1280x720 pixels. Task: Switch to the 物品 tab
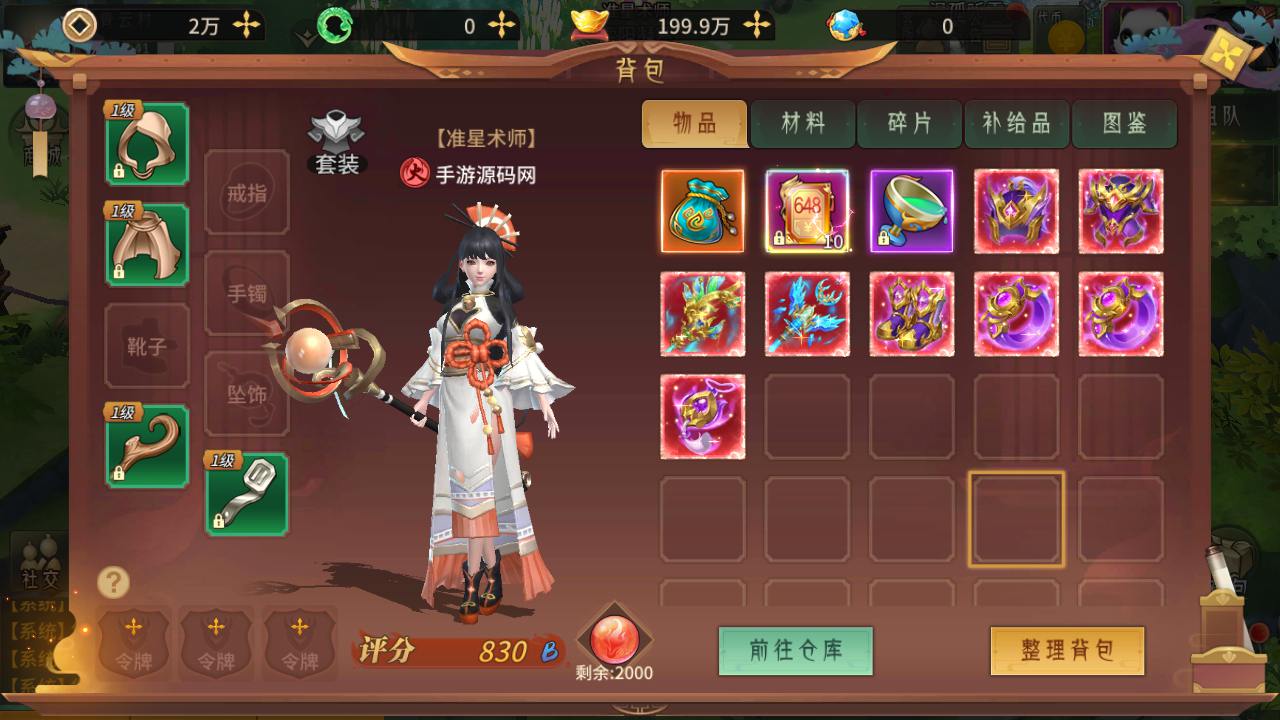coord(695,124)
